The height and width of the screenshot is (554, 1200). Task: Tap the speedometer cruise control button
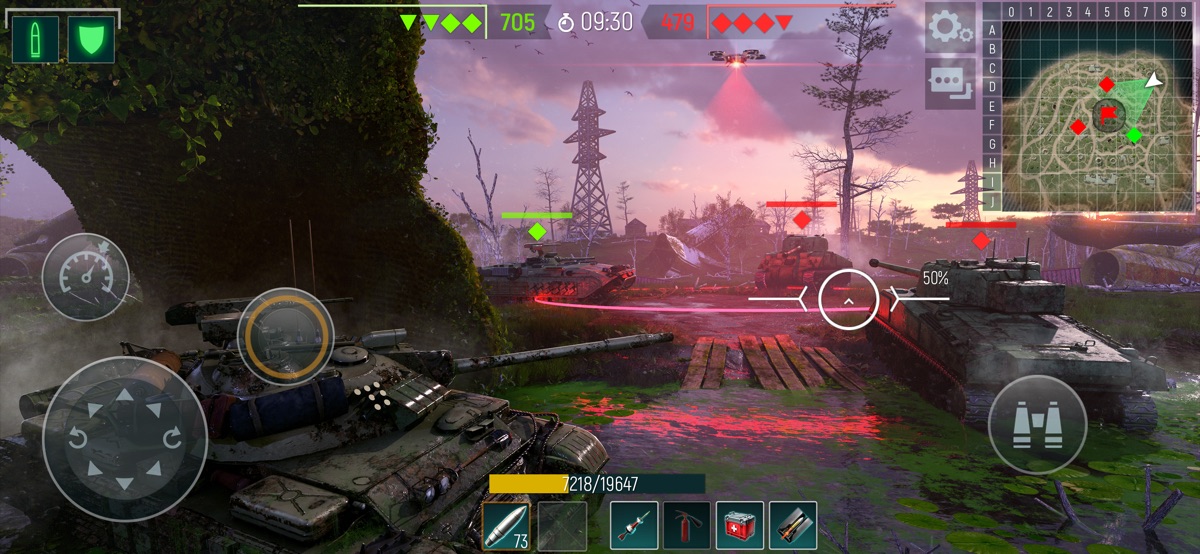(x=85, y=277)
